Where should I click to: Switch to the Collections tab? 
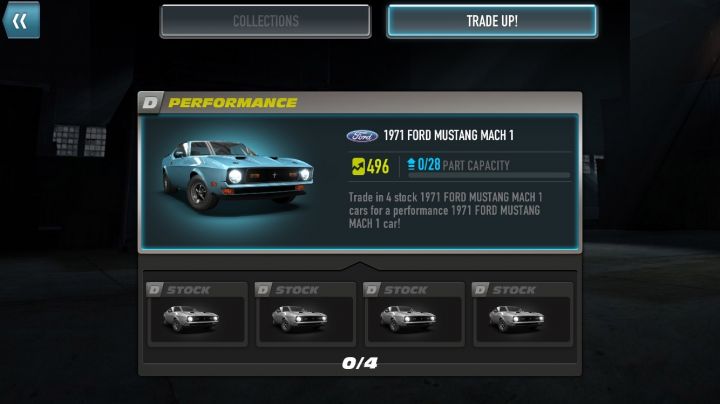[x=265, y=21]
